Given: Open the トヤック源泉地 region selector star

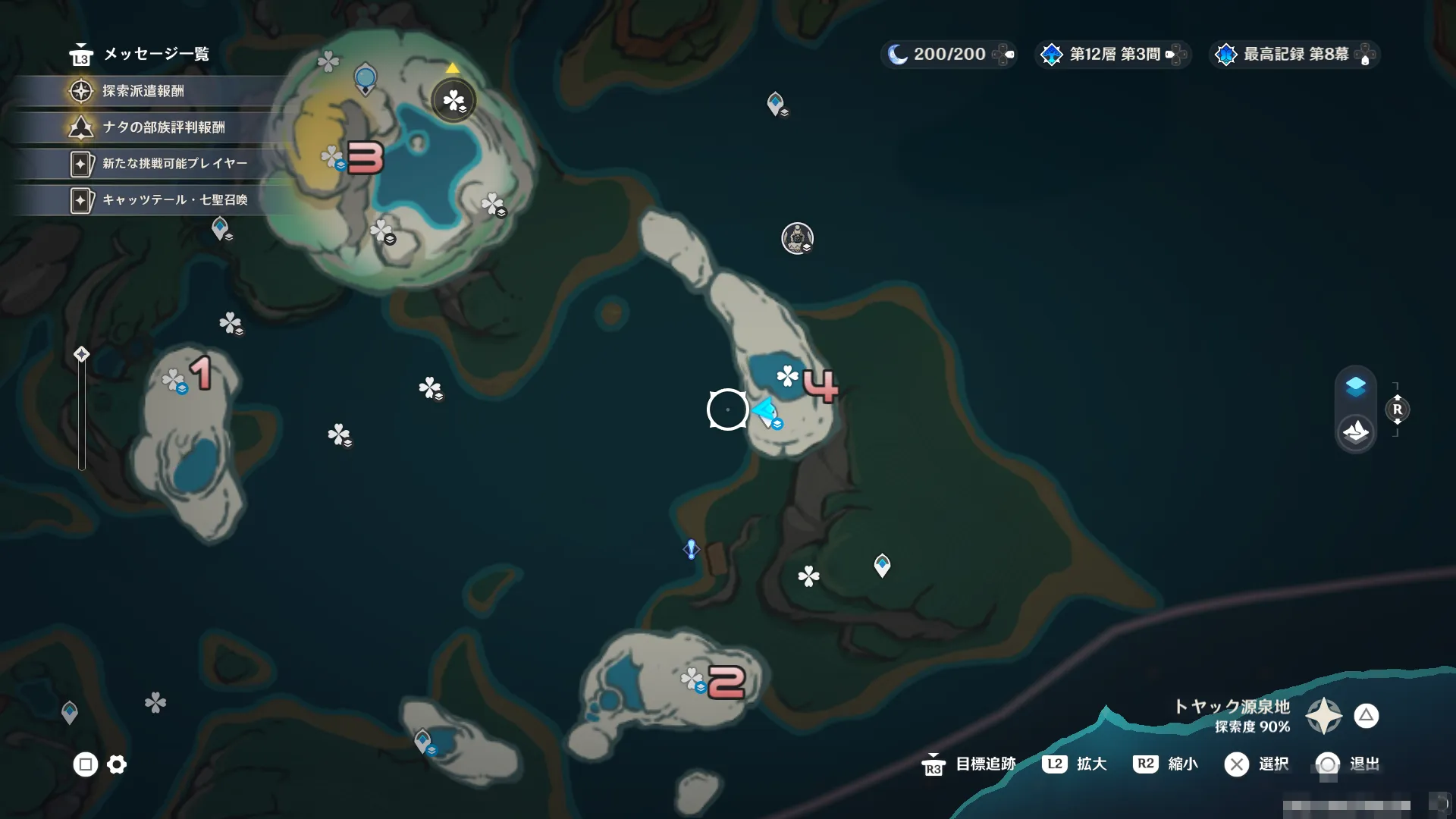Looking at the screenshot, I should tap(1323, 716).
